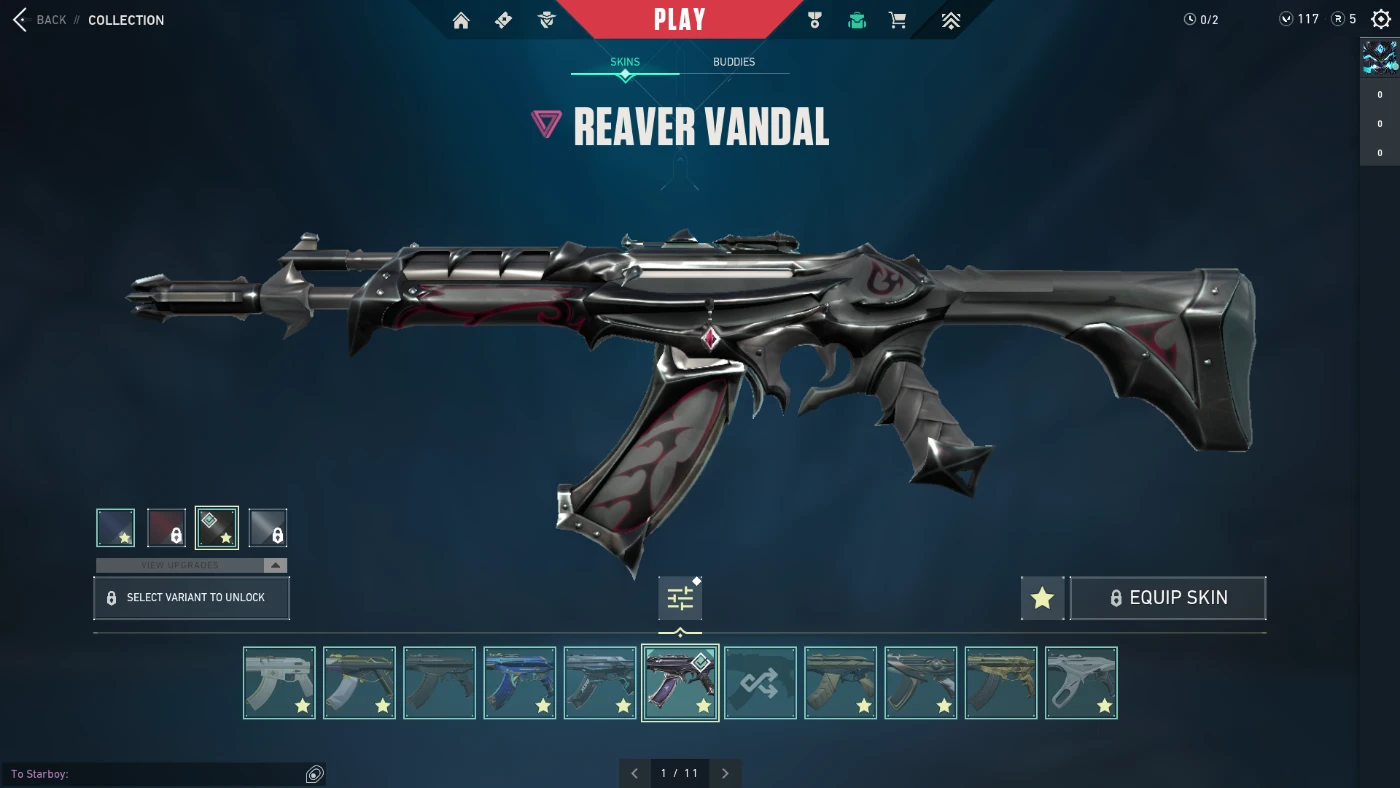Start matchmaking with the red PLAY button

pos(680,19)
